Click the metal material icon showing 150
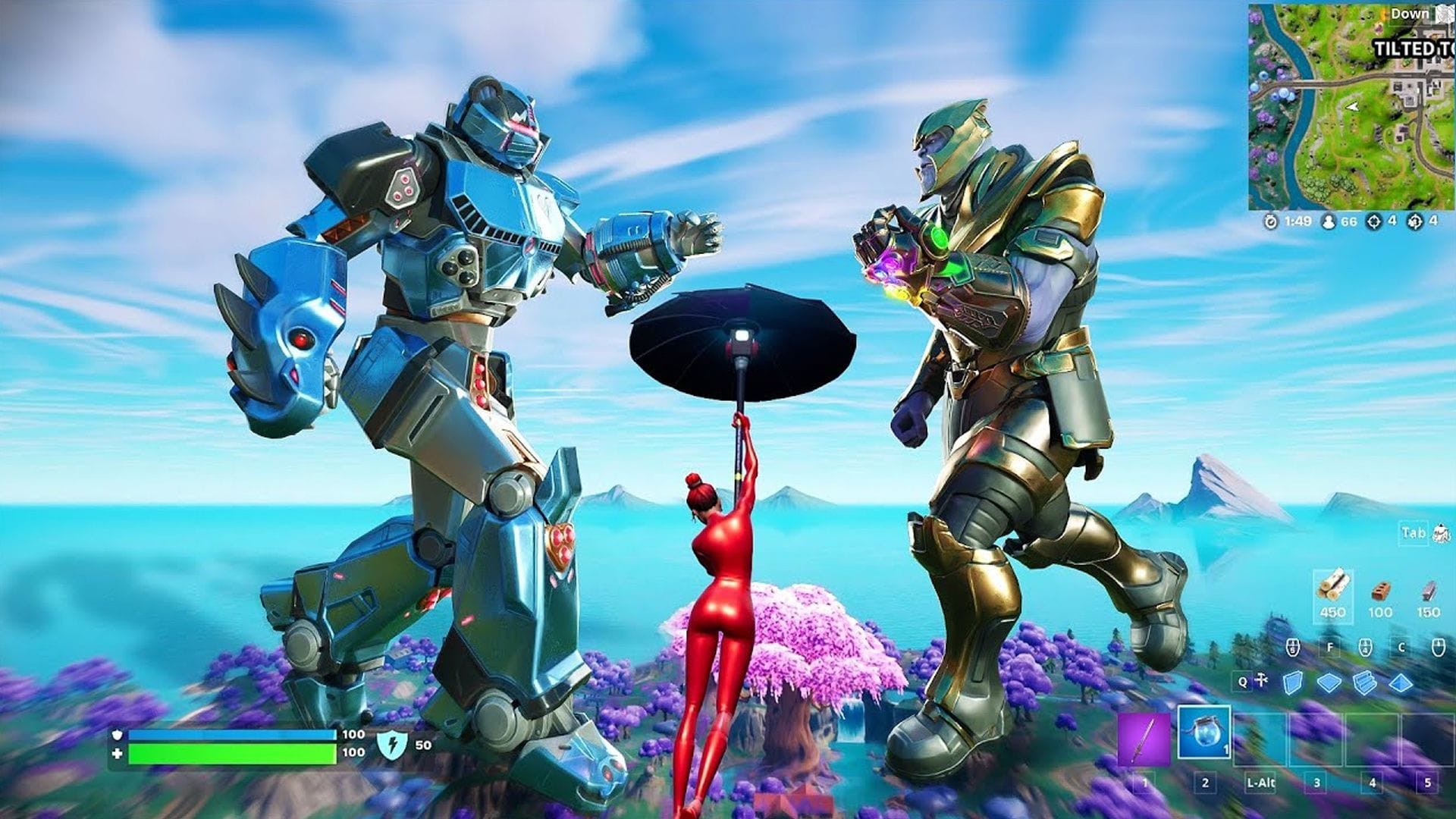1456x819 pixels. tap(1430, 591)
